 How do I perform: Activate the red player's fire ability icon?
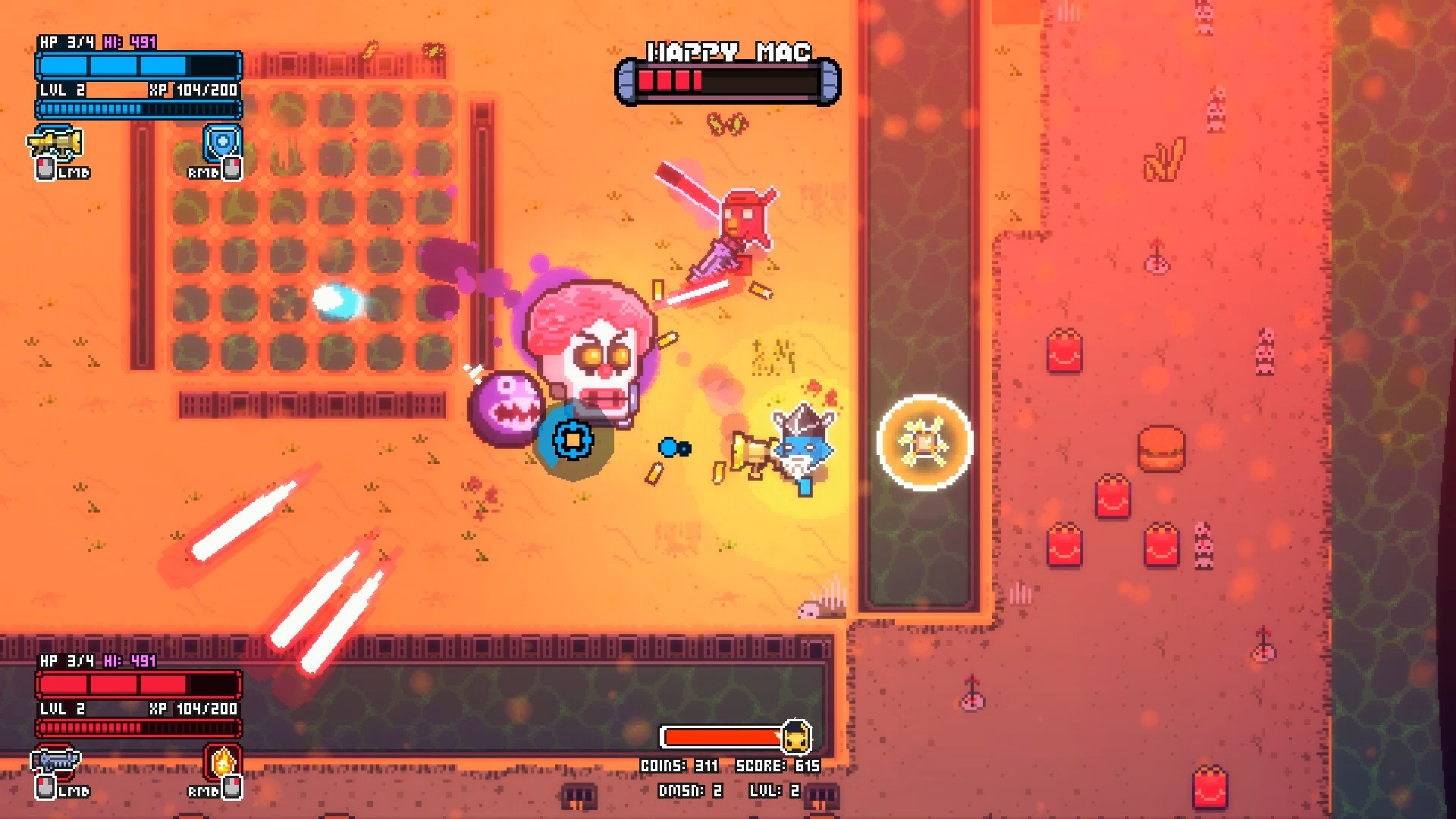tap(222, 761)
